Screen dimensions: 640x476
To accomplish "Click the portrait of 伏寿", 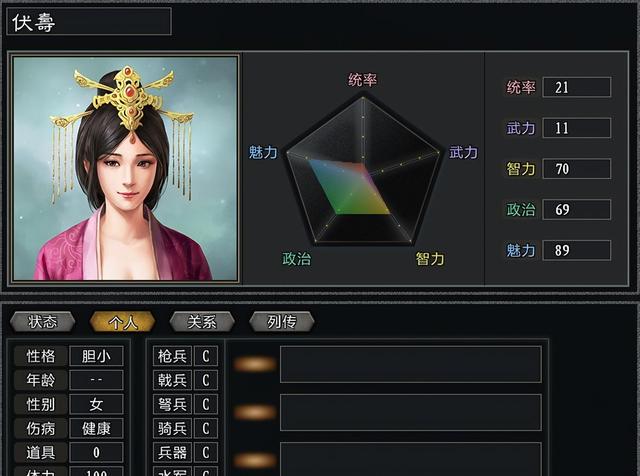I will pyautogui.click(x=125, y=167).
